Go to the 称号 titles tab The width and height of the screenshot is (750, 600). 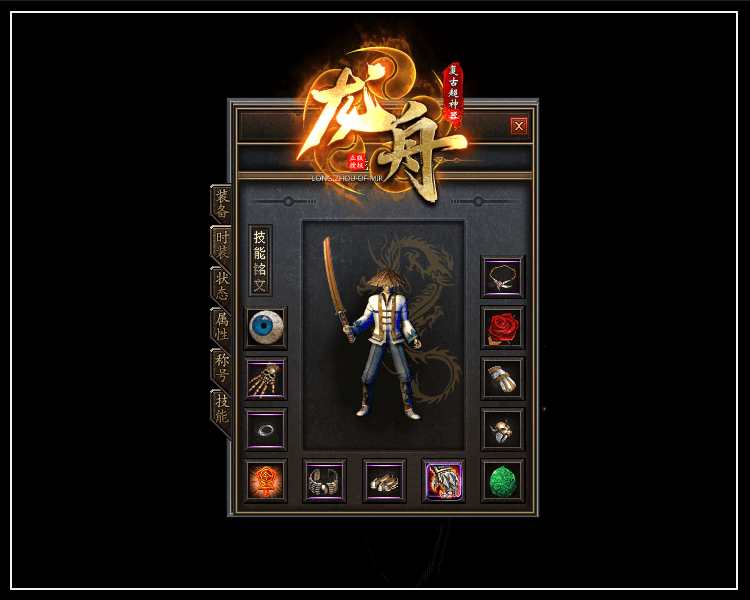click(x=222, y=367)
